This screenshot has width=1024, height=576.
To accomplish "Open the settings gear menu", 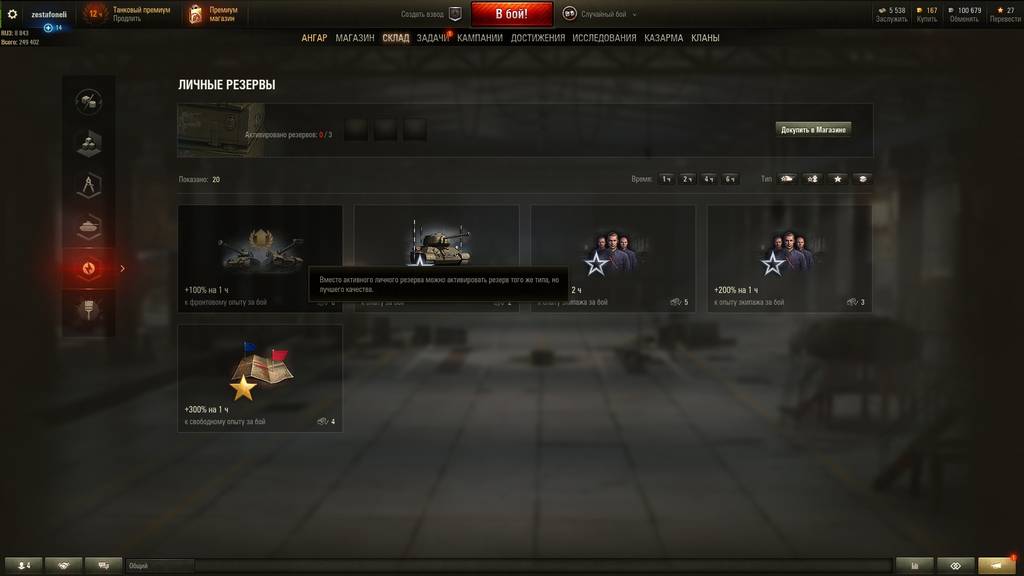I will (x=12, y=14).
